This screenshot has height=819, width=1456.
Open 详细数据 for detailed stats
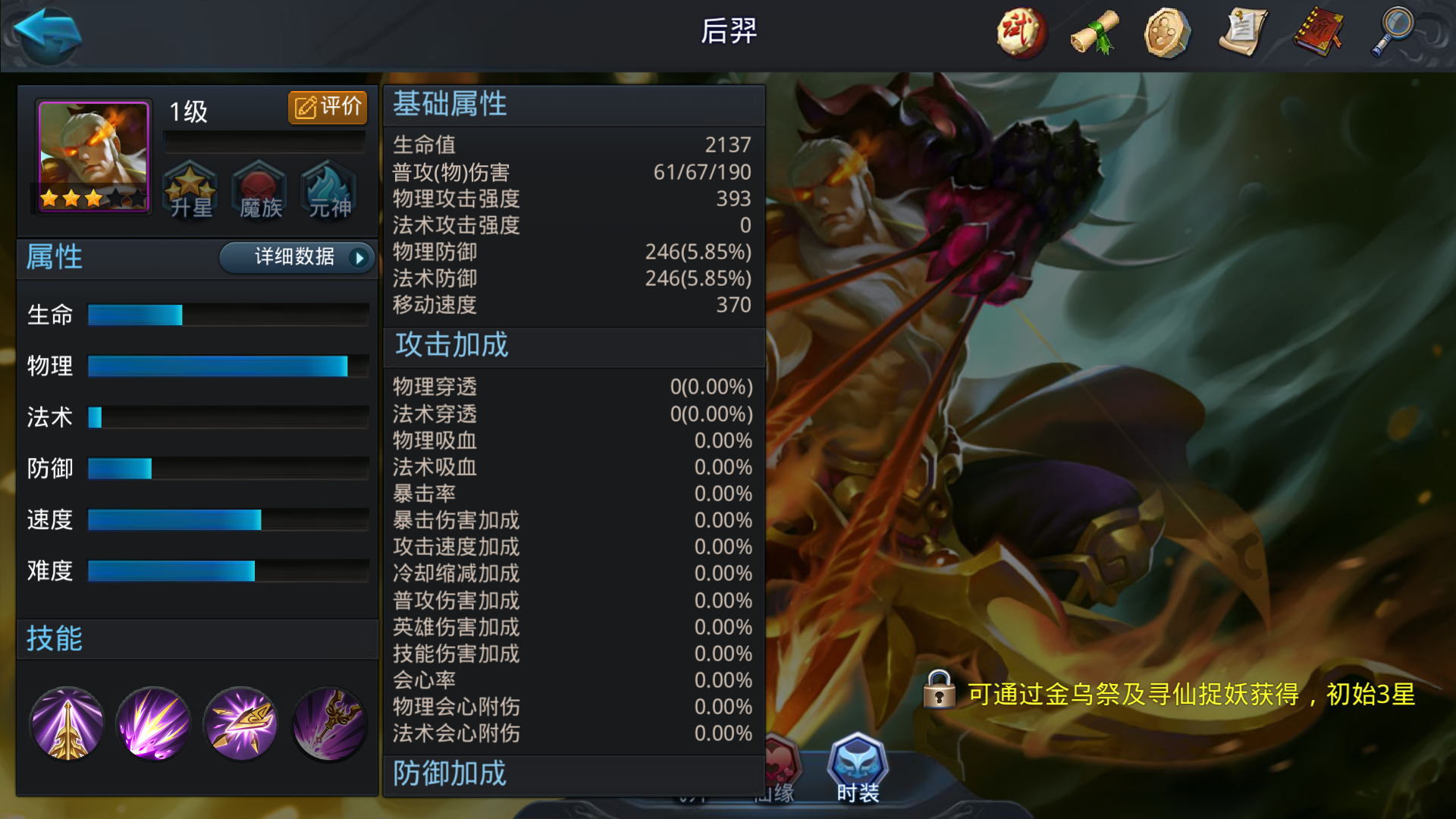pos(296,258)
